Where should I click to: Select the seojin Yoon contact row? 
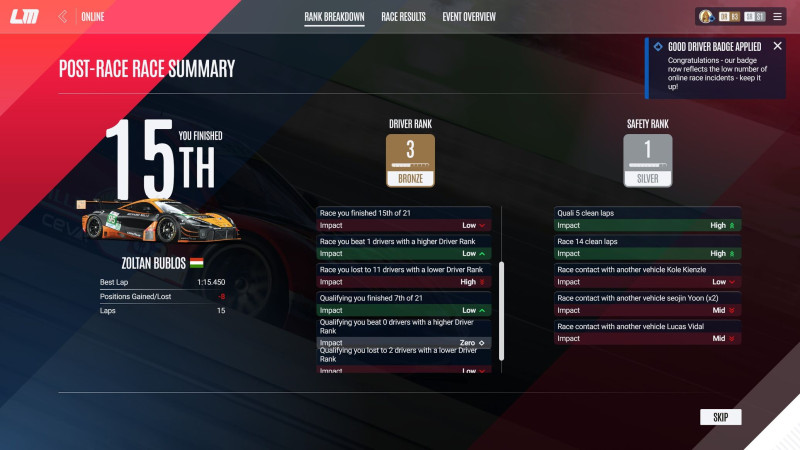point(648,304)
